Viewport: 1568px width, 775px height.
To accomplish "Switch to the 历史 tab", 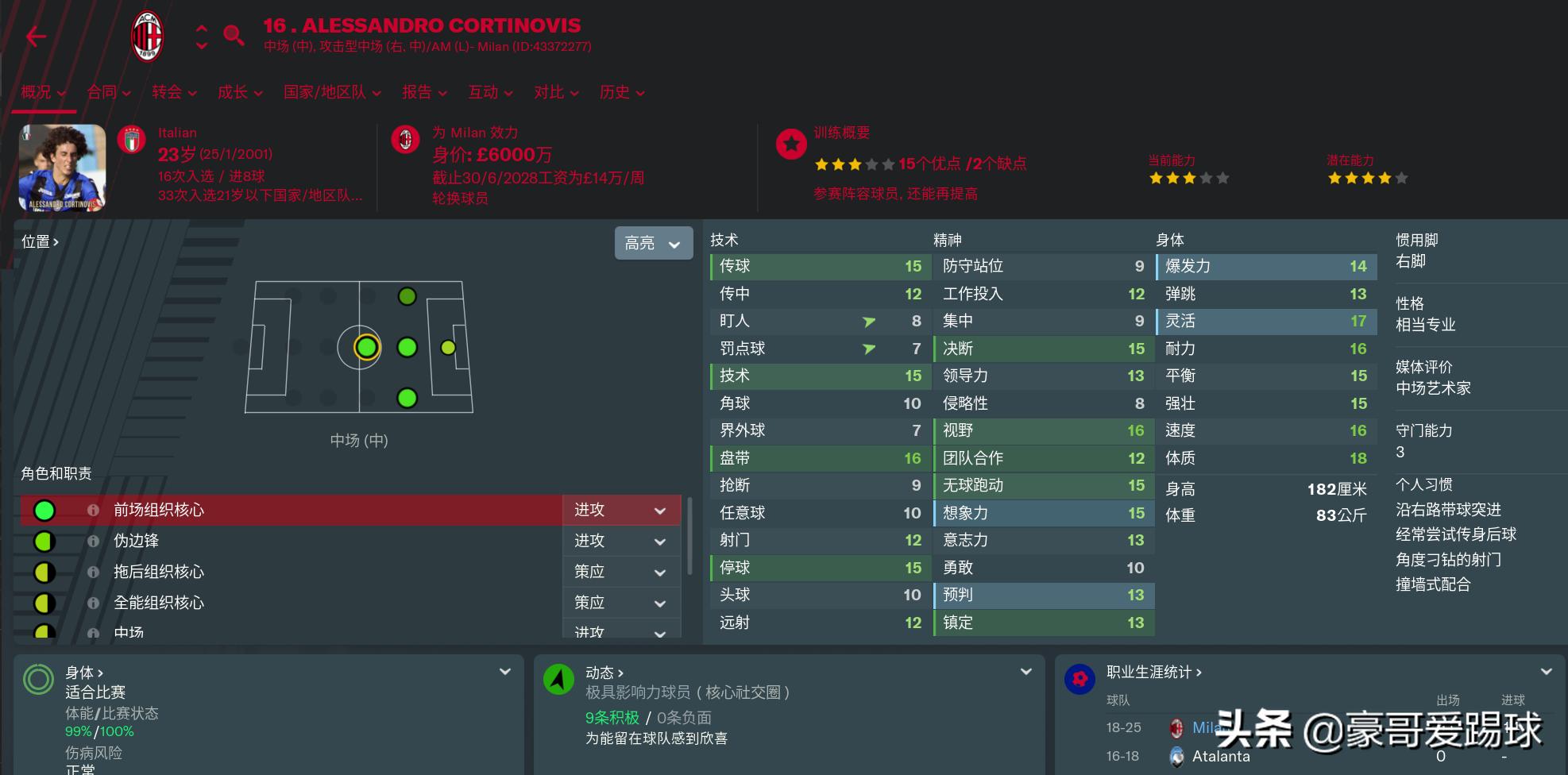I will tap(615, 92).
